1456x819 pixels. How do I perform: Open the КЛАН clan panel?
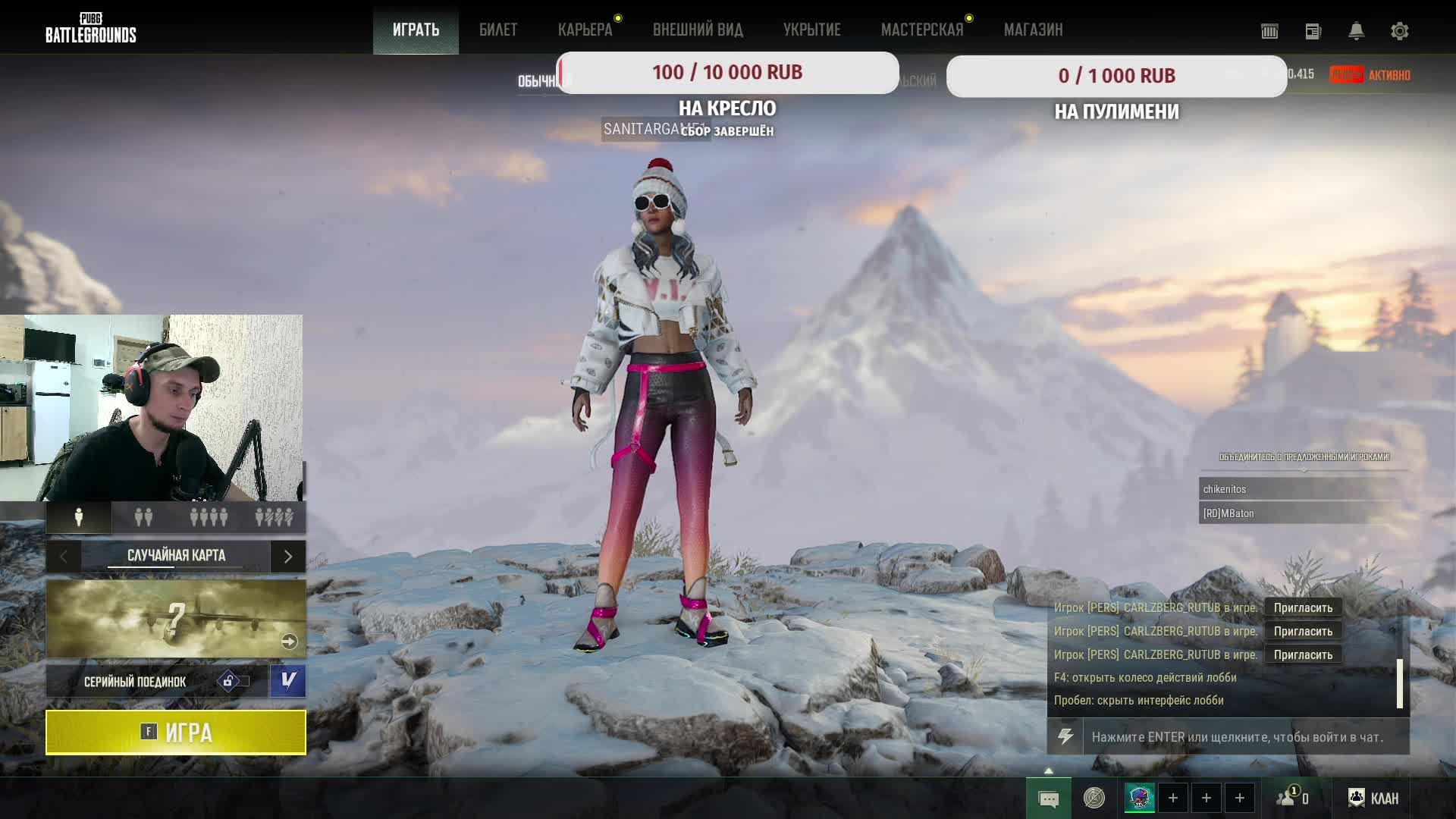point(1373,798)
